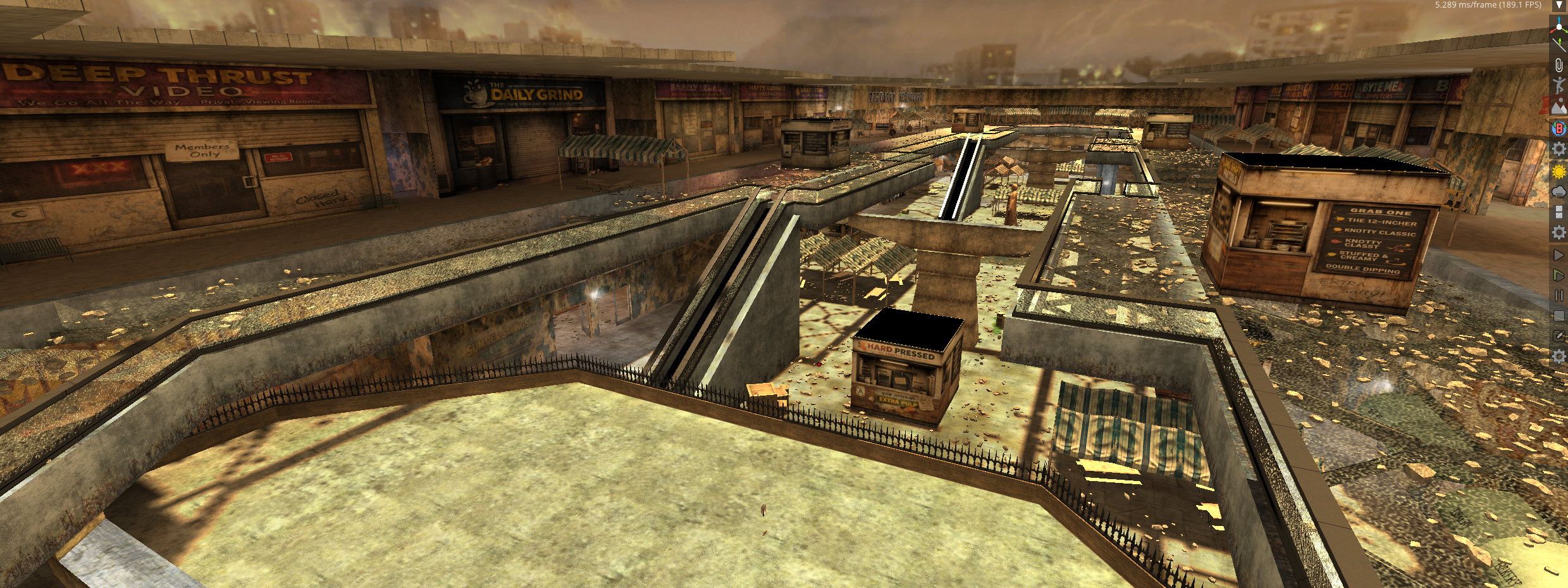Toggle the yellow sun lighting icon
Screen dimensions: 1568x588
point(1559,171)
